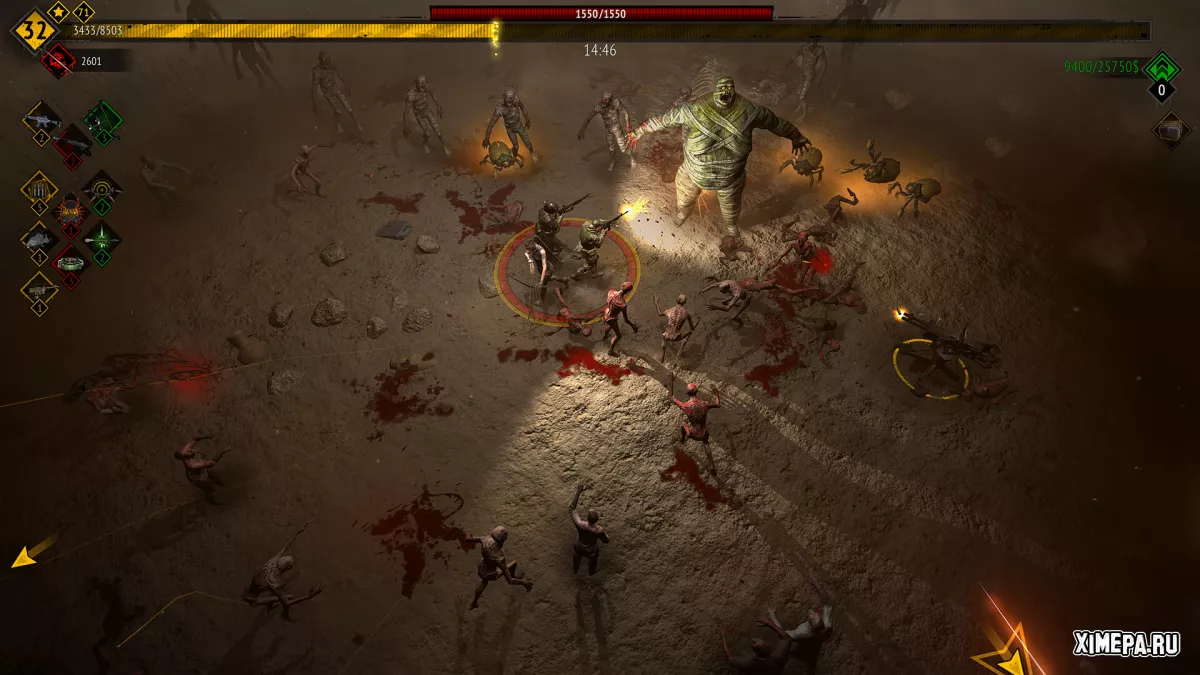Image resolution: width=1200 pixels, height=675 pixels.
Task: Click the red skull kill counter icon
Action: pos(58,62)
